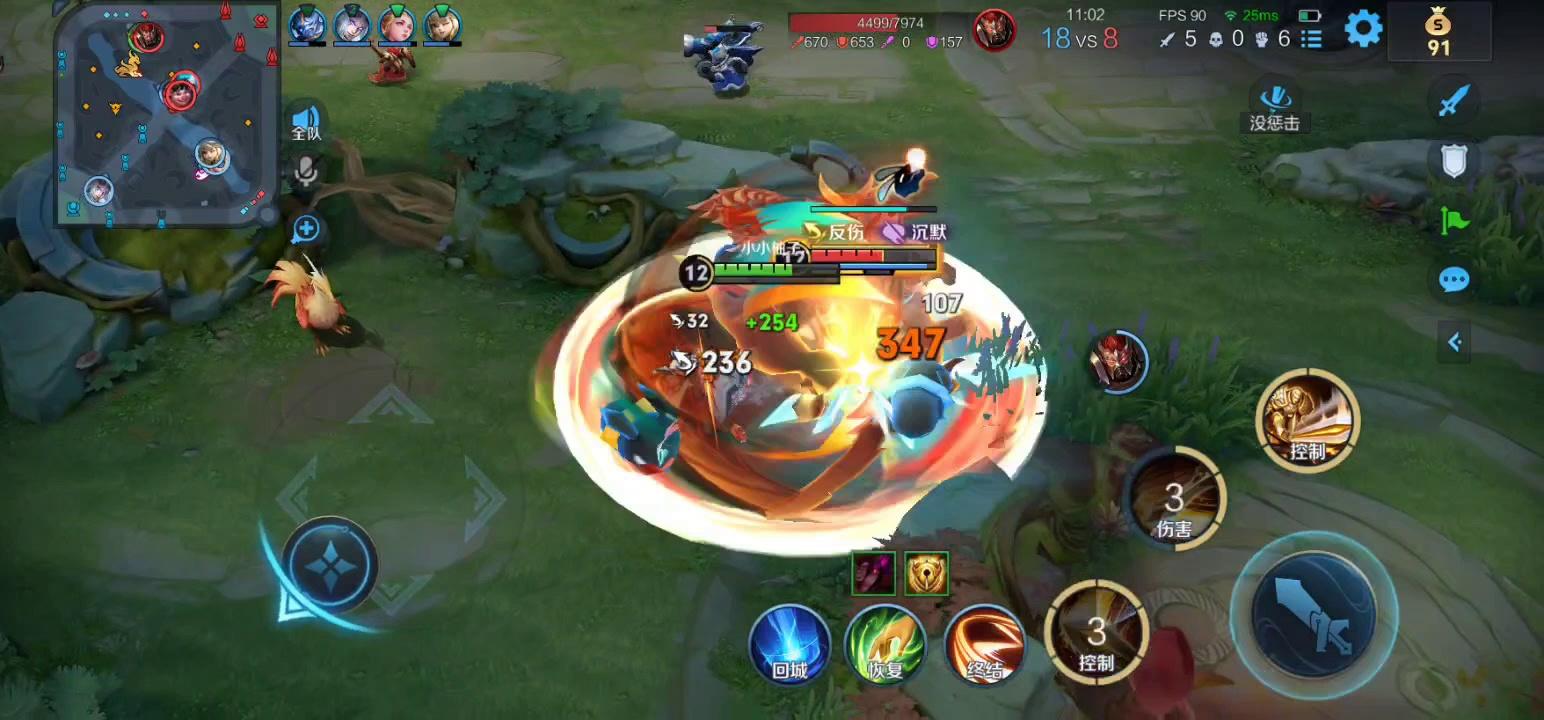Activate the 回城 recall skill
1544x720 pixels.
click(x=790, y=645)
